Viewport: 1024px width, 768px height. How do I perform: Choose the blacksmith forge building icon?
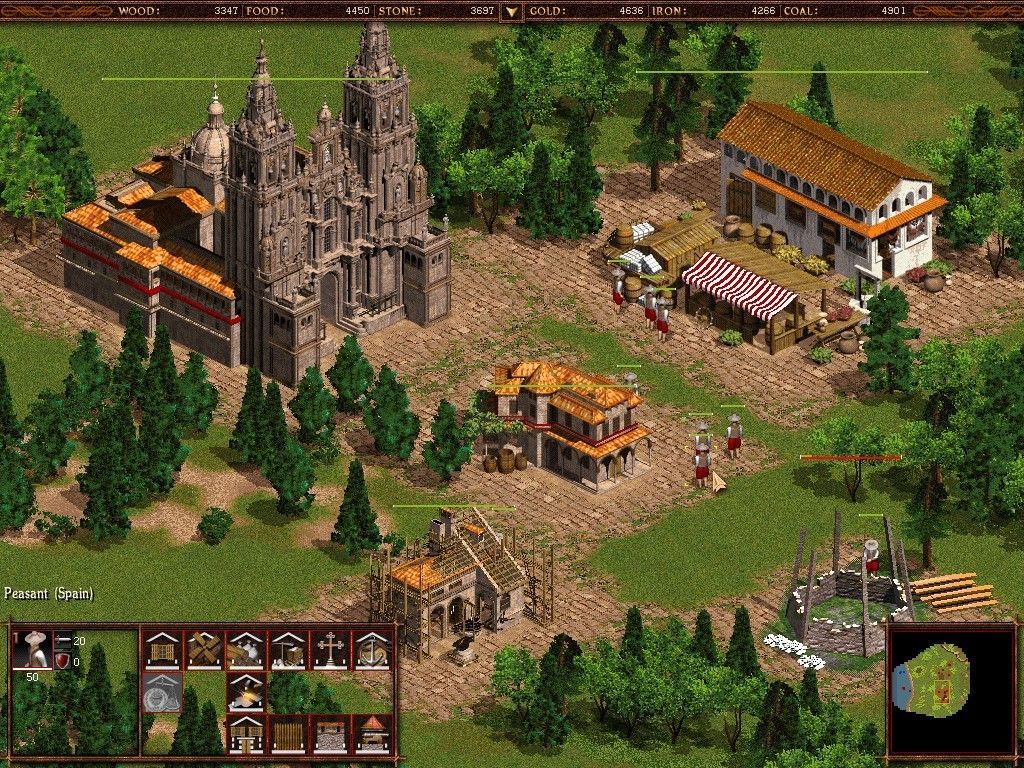[246, 692]
